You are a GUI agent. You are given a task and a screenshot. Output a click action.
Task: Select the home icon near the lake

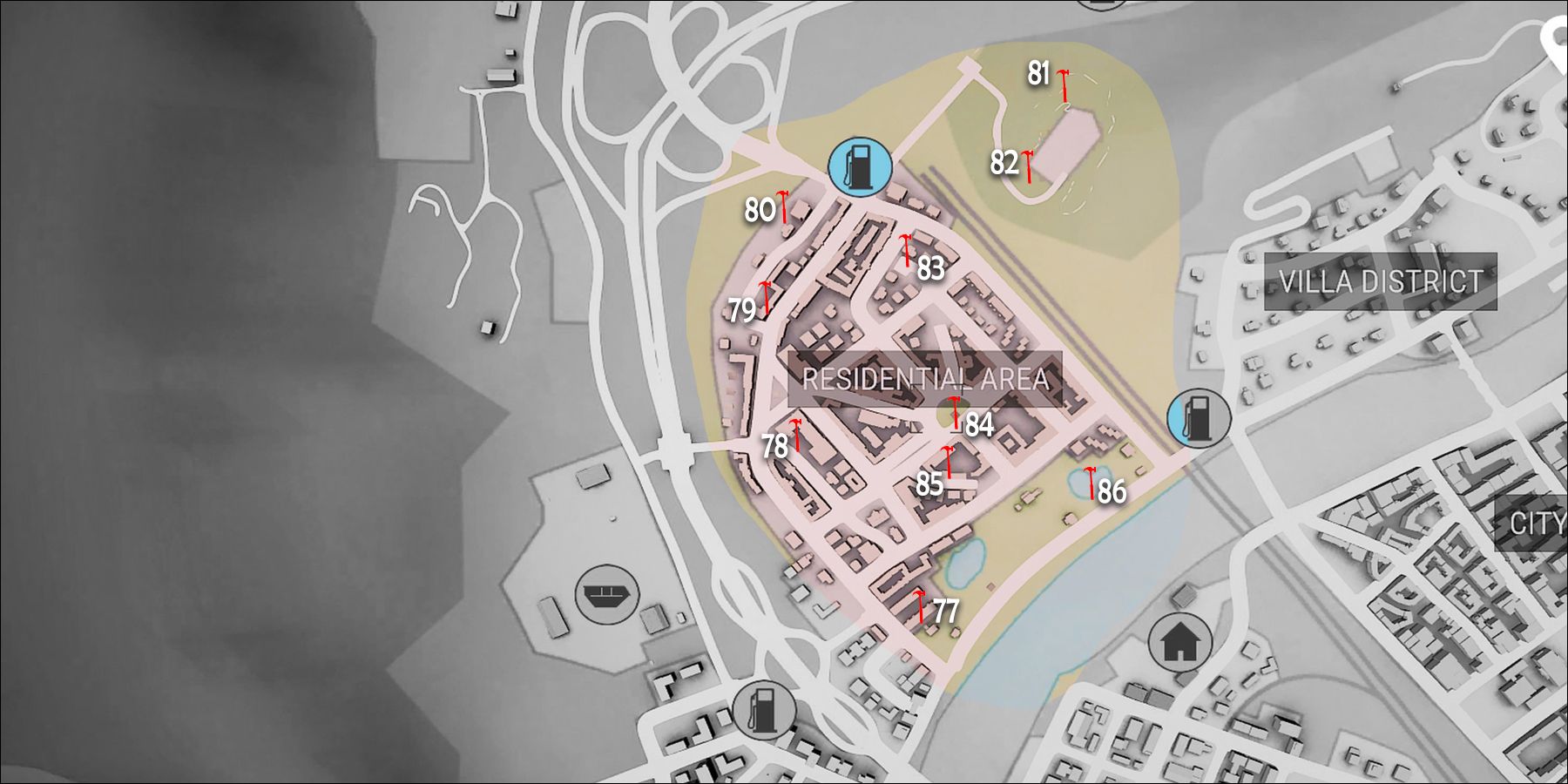1180,639
